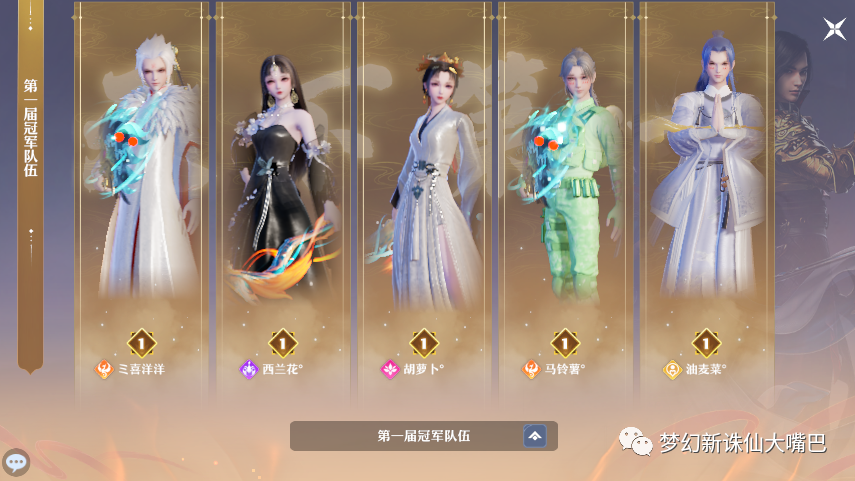Viewport: 855px width, 481px height.
Task: Choose the 胡萝卜° player card
Action: pyautogui.click(x=423, y=200)
